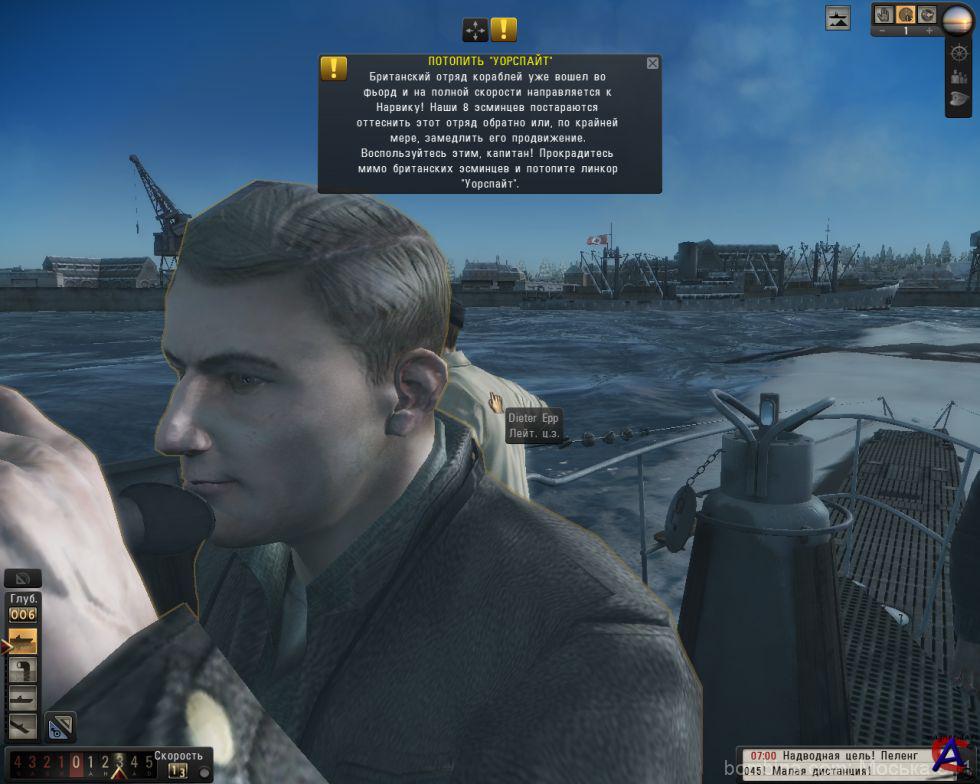Click the highlighted compass dial icon

(905, 14)
